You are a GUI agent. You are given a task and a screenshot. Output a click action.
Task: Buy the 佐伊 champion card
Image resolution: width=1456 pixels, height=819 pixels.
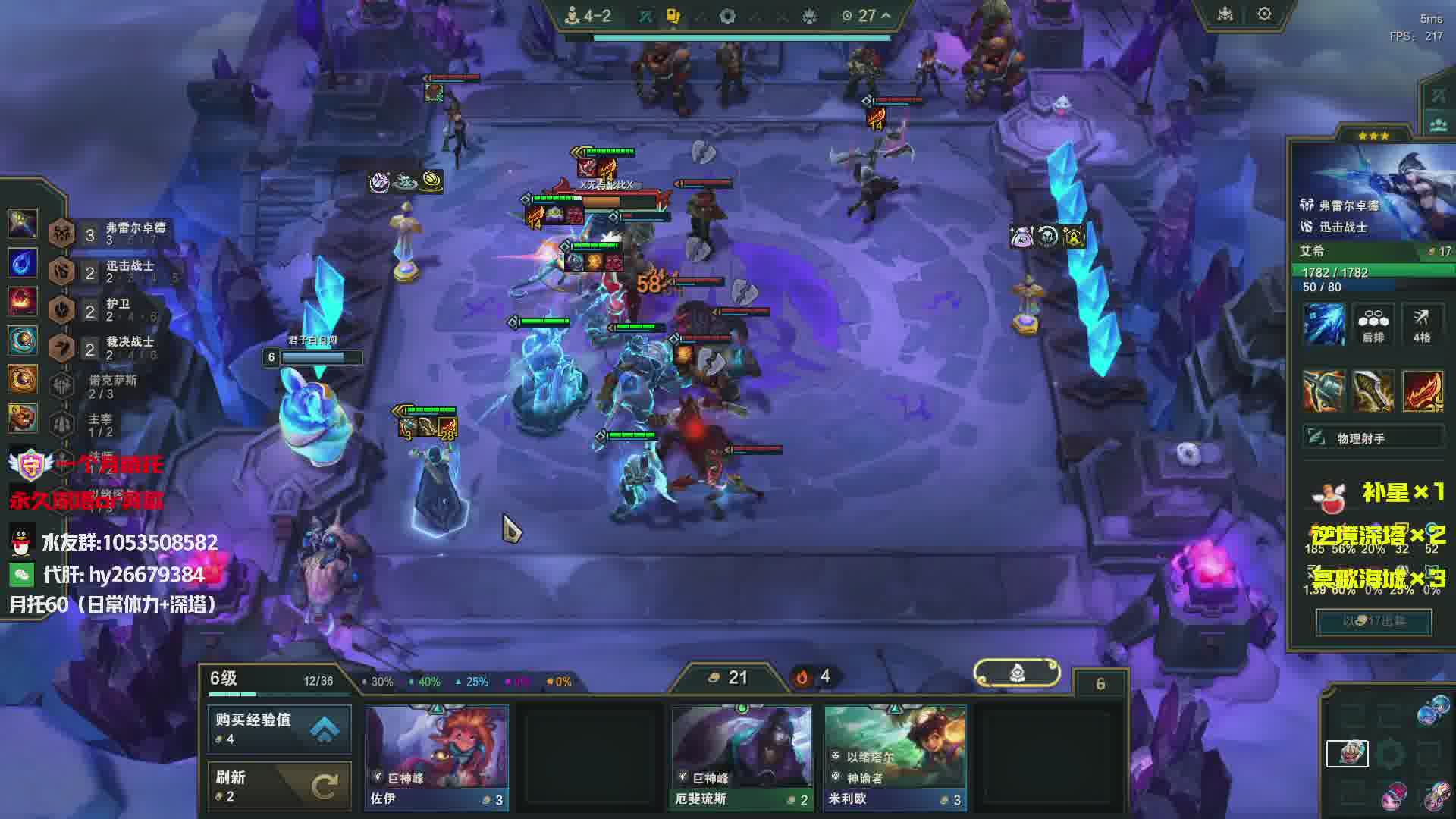click(437, 757)
